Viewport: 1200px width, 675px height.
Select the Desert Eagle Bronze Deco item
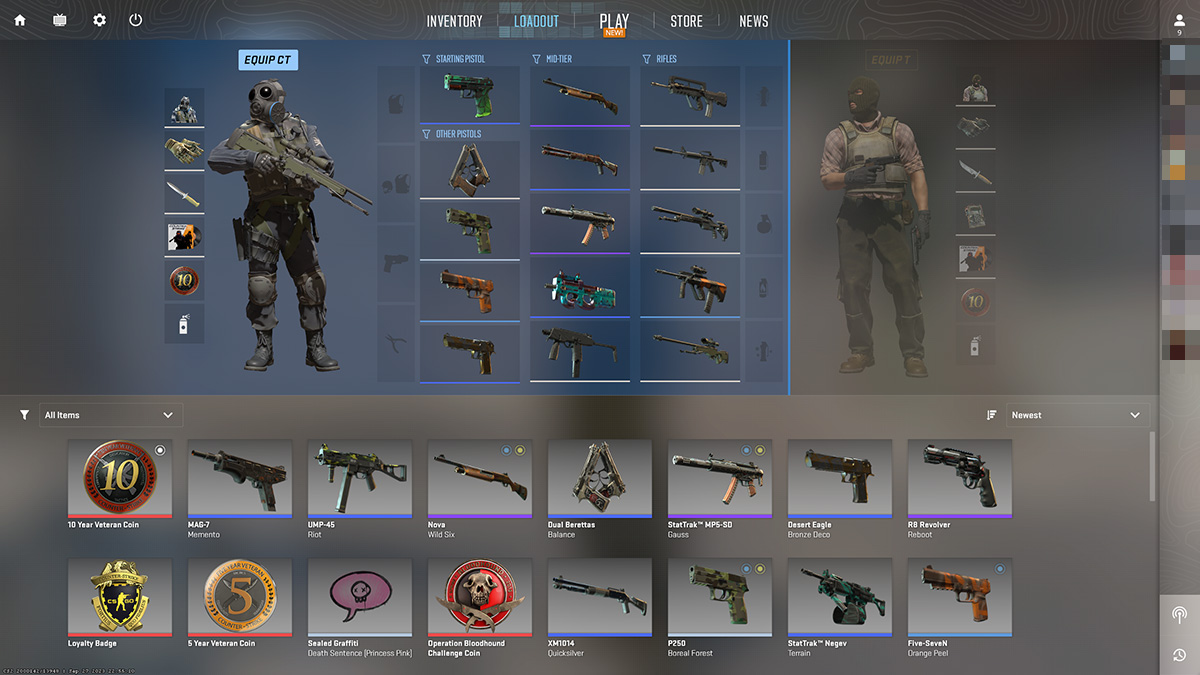[x=840, y=479]
